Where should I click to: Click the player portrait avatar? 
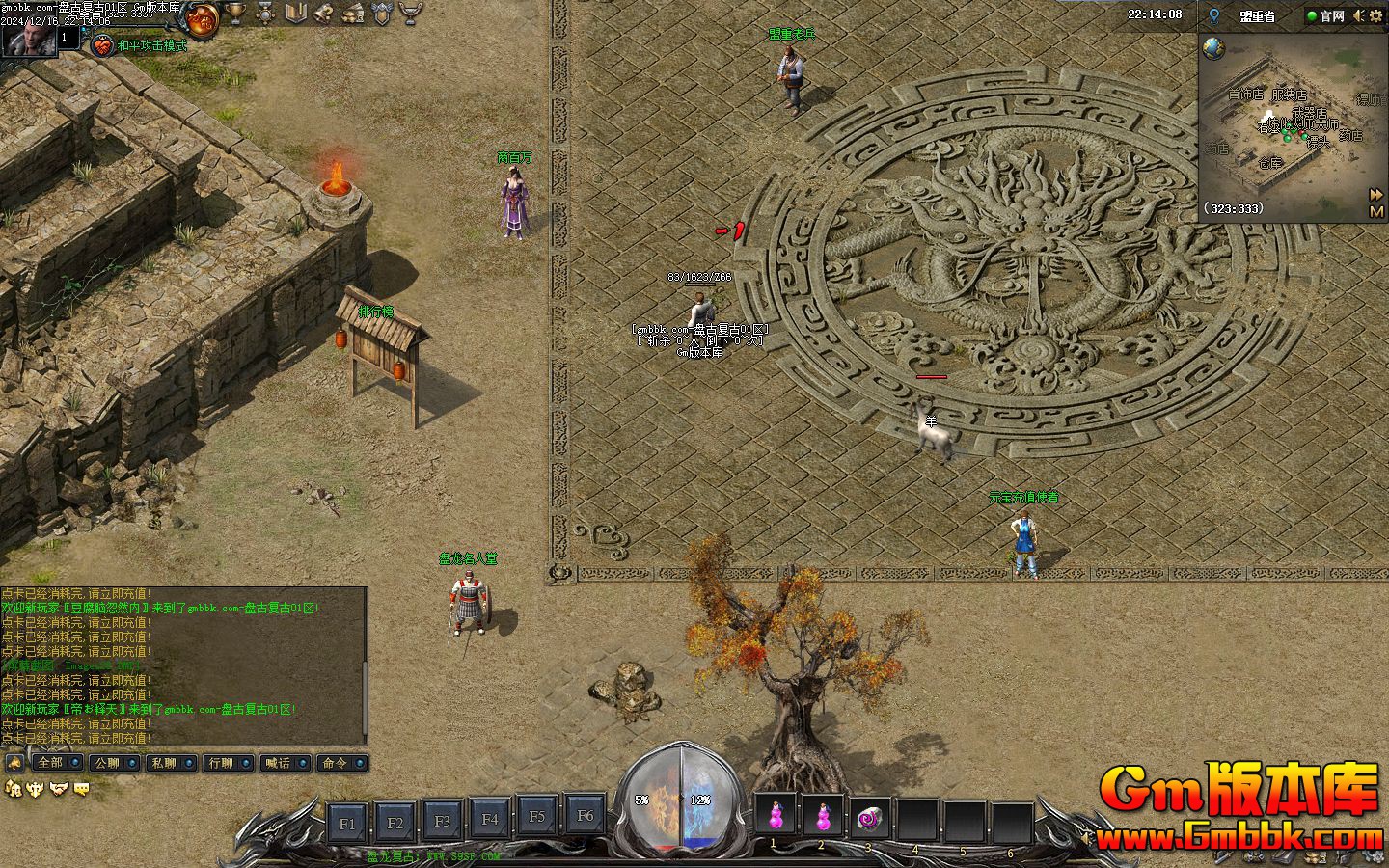coord(27,39)
